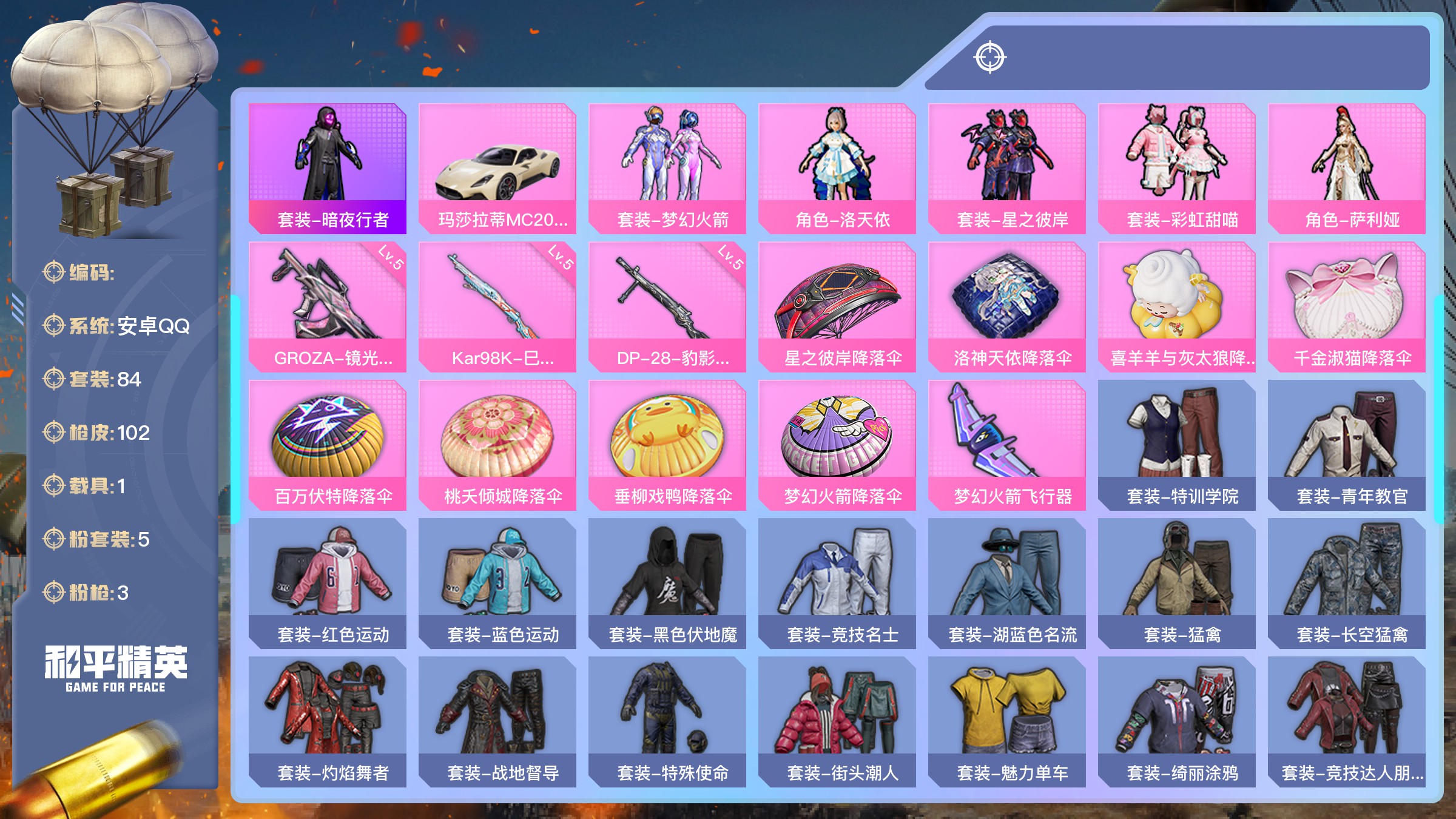Select the 套装-黑色伏地魔 outfit tile
1456x819 pixels.
(x=667, y=583)
